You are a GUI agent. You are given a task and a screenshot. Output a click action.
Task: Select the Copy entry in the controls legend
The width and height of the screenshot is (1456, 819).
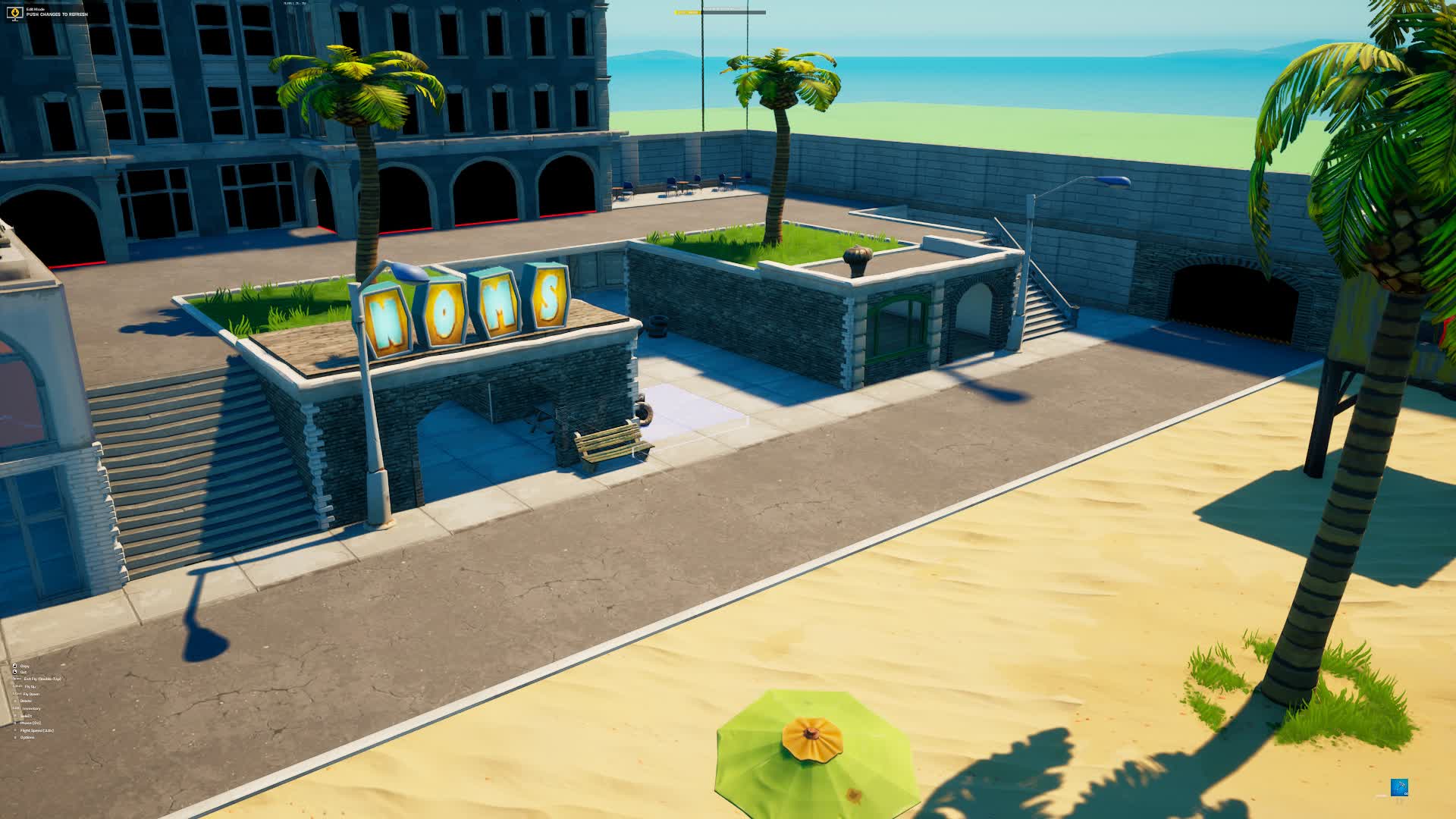point(25,666)
